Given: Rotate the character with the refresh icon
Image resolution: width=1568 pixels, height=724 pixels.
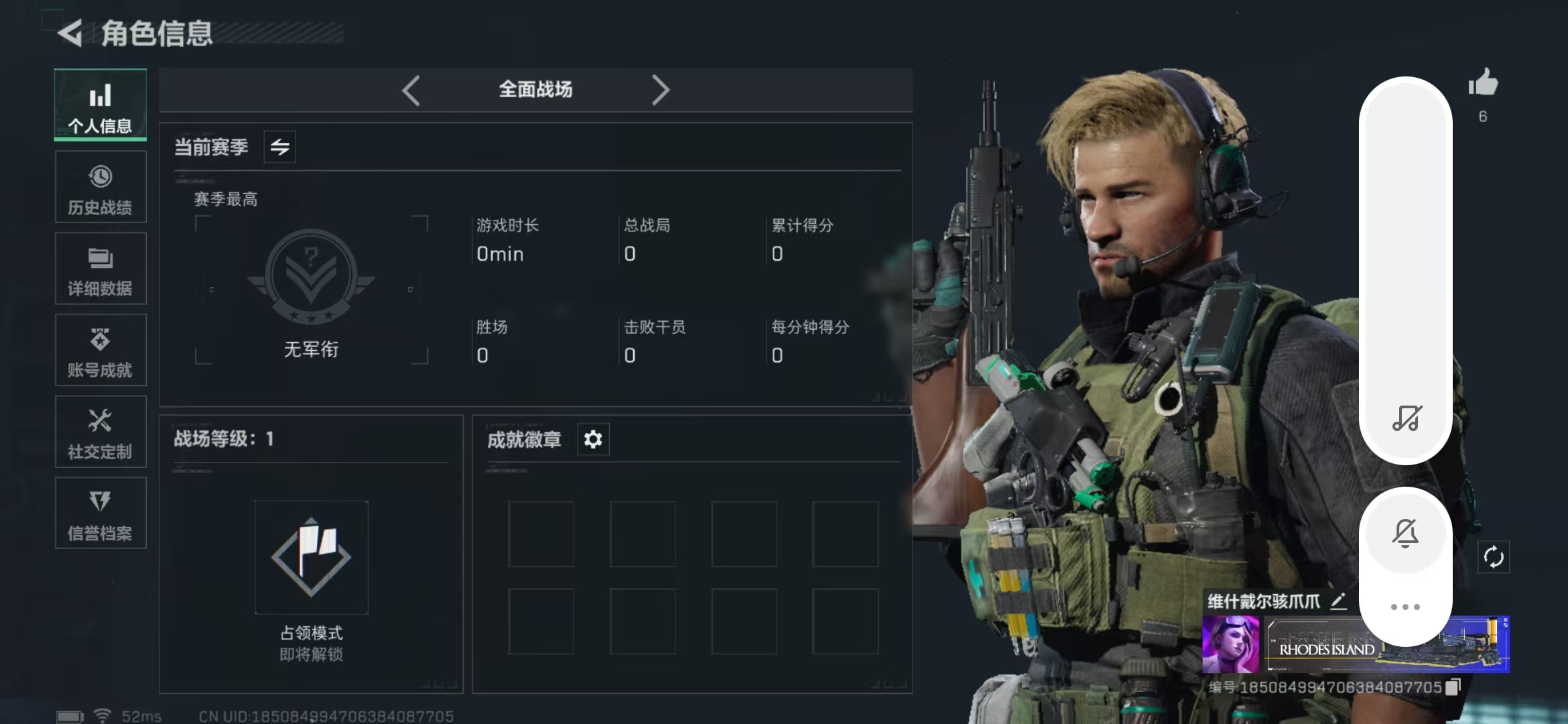Looking at the screenshot, I should 1494,557.
